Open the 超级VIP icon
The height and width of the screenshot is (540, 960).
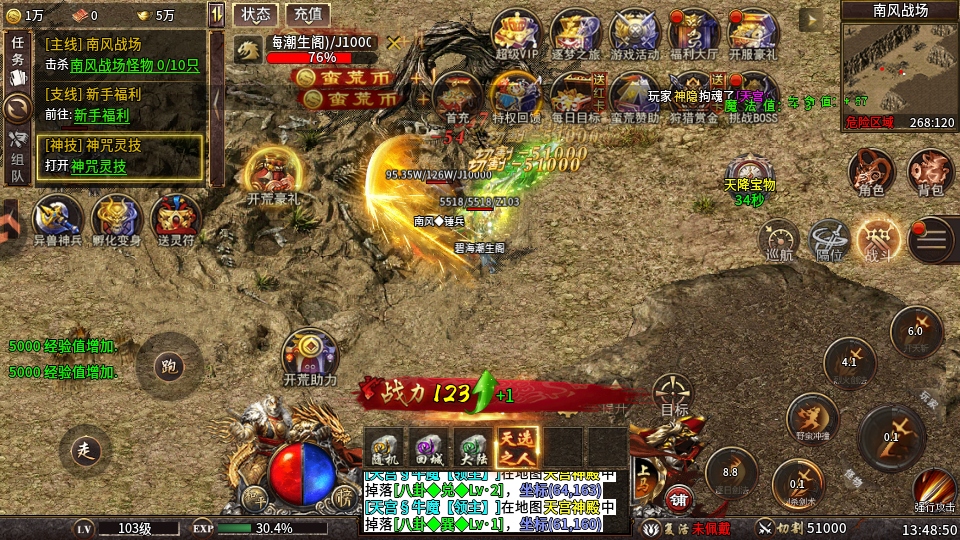516,34
